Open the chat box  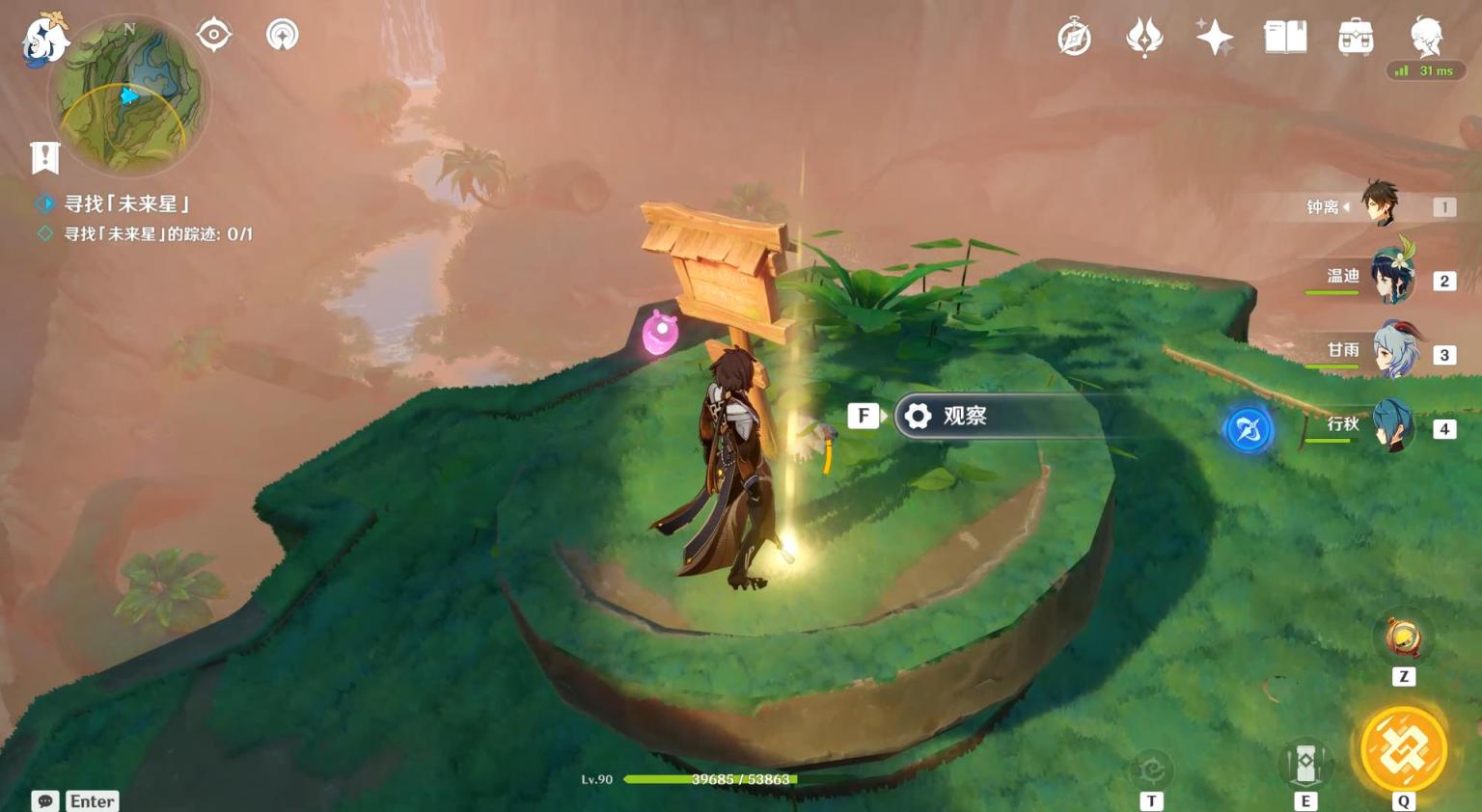tap(45, 801)
